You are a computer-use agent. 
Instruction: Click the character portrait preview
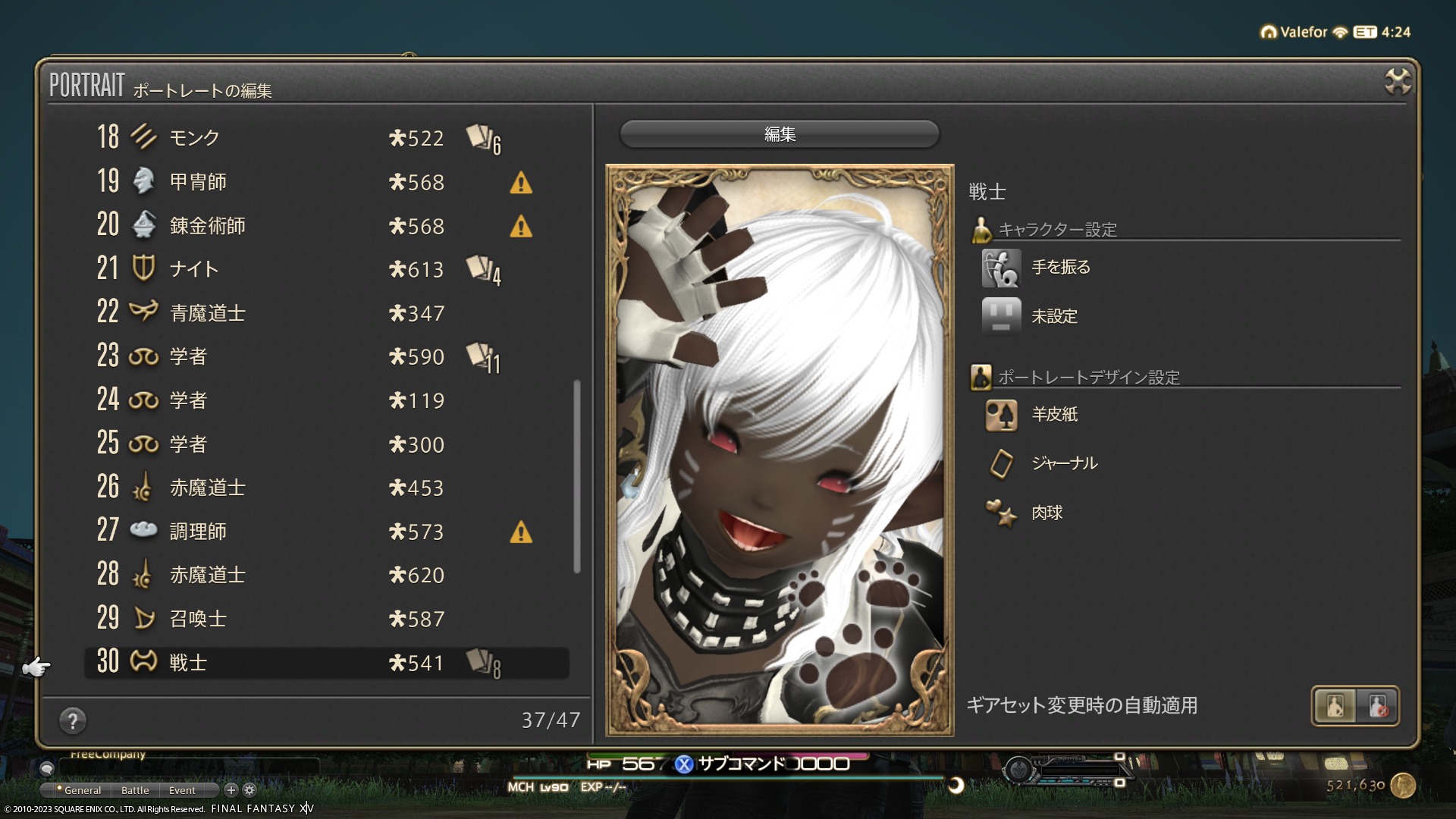(x=780, y=450)
